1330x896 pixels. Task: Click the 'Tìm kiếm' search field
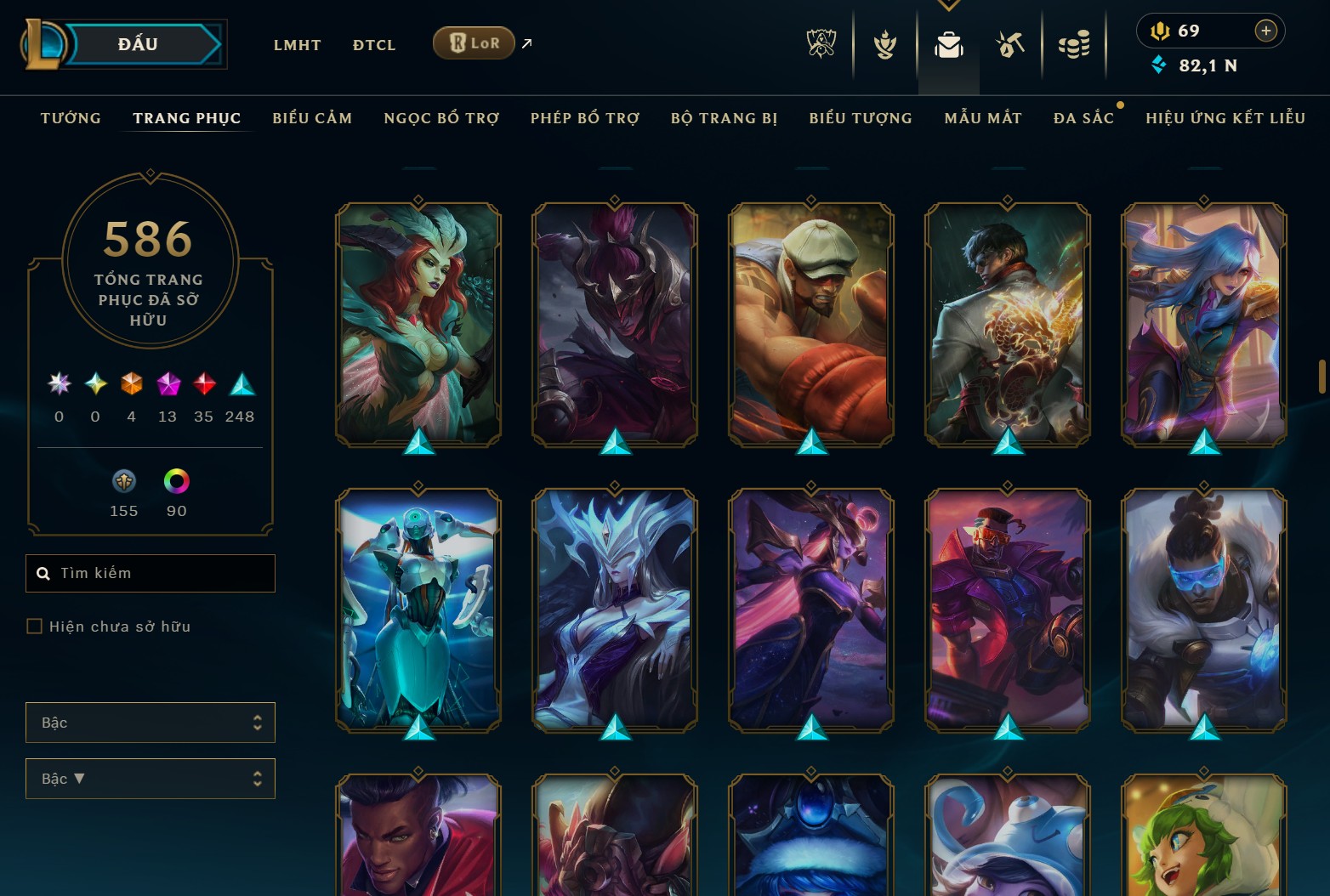[x=150, y=573]
